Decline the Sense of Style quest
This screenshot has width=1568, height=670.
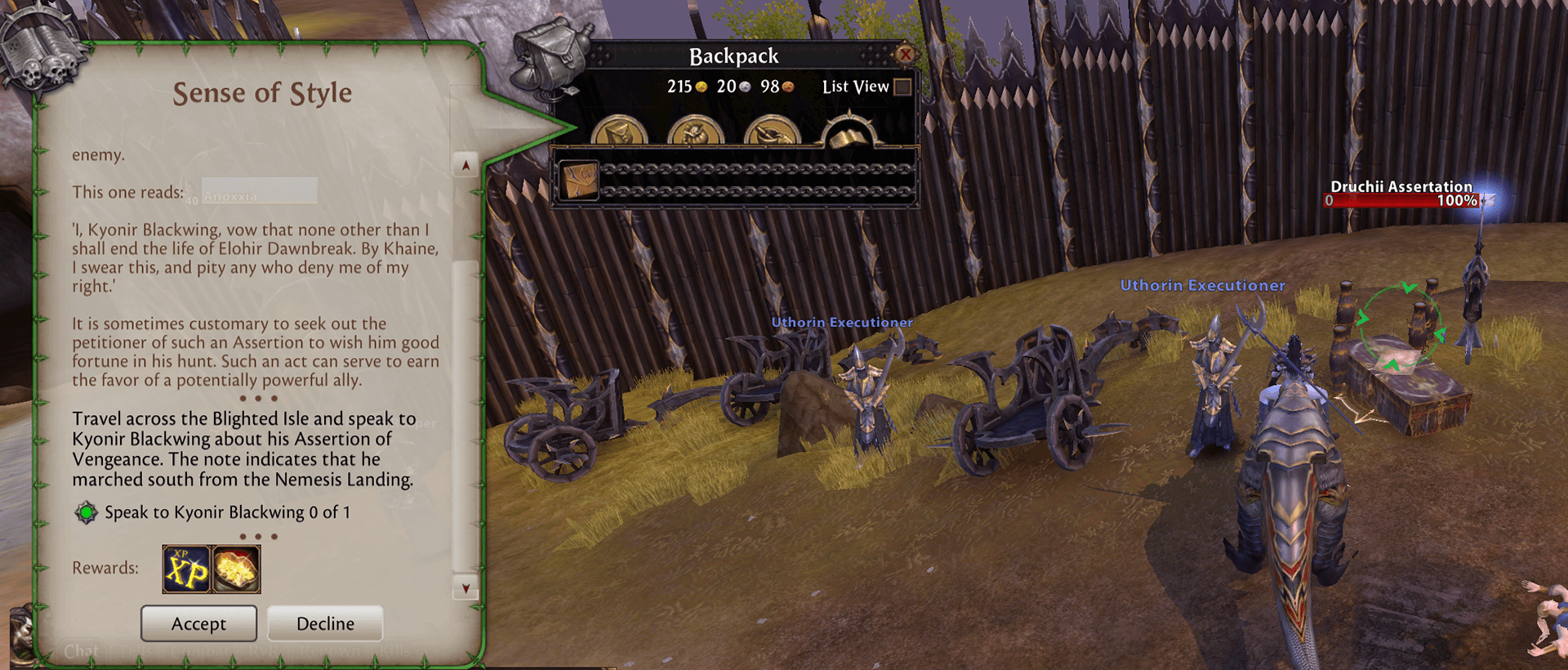pyautogui.click(x=325, y=623)
